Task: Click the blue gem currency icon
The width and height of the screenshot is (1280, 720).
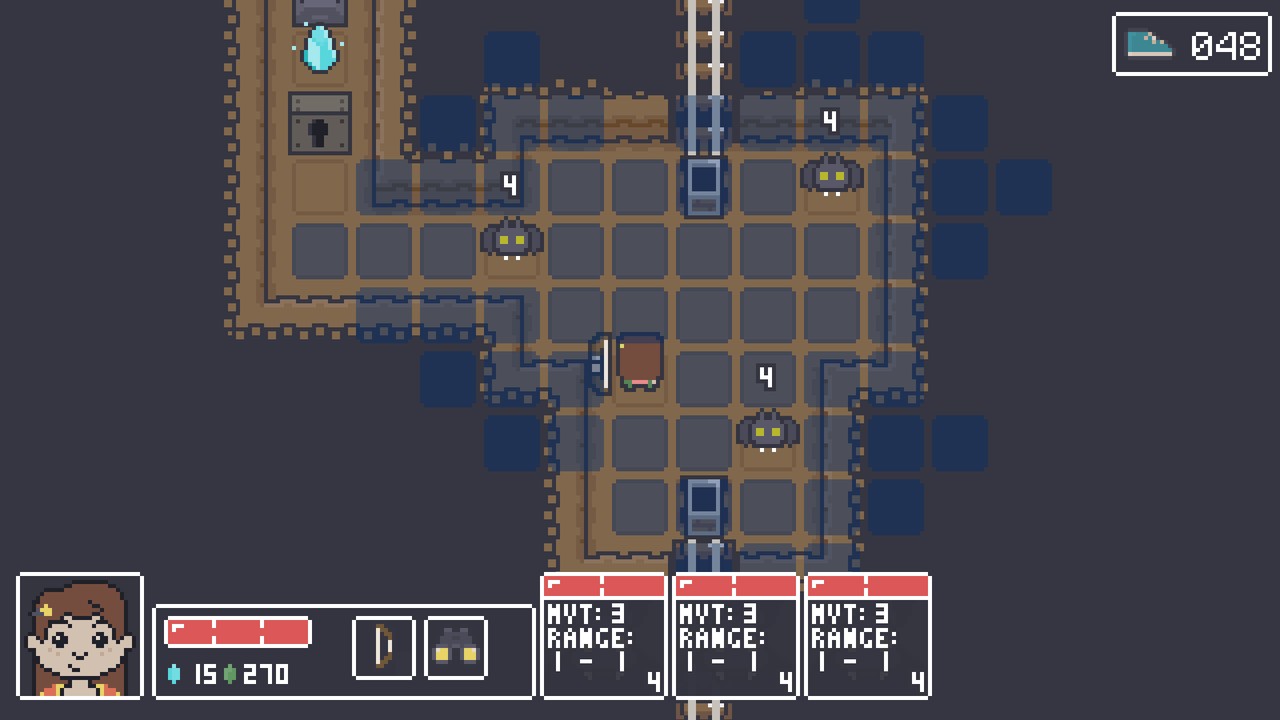Action: click(175, 675)
